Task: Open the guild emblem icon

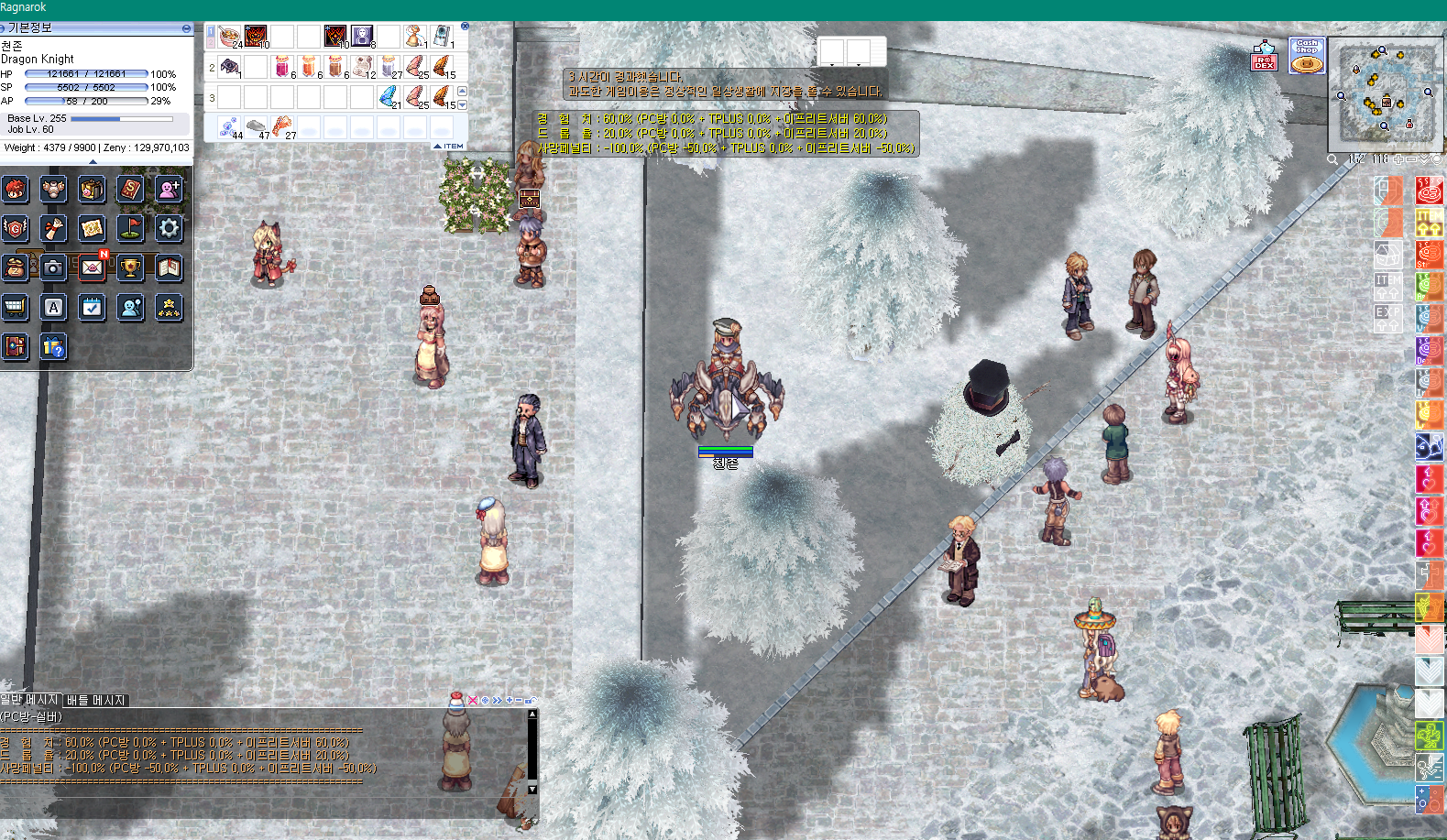Action: [x=15, y=228]
